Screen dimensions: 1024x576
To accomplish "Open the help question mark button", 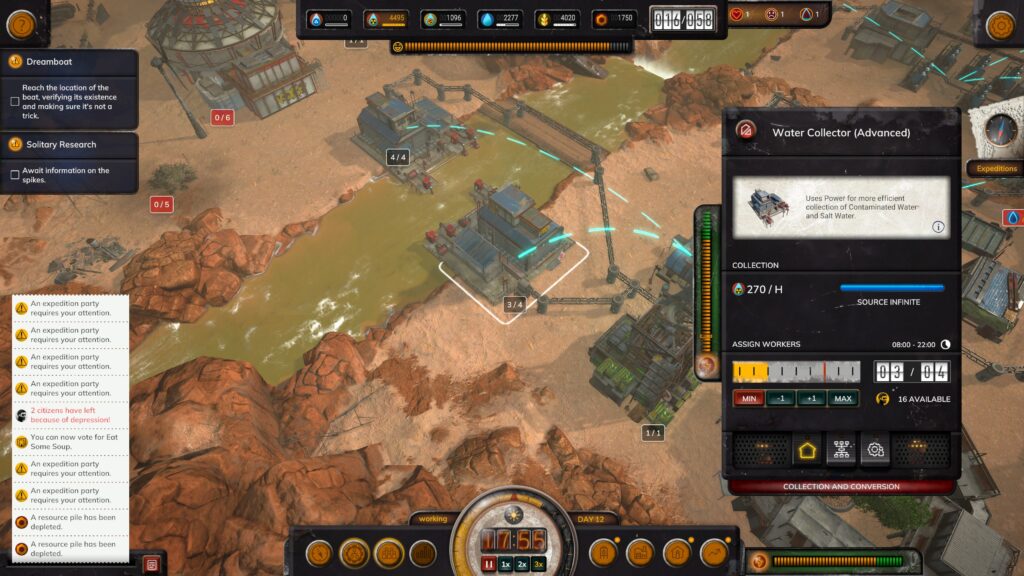I will coord(20,25).
